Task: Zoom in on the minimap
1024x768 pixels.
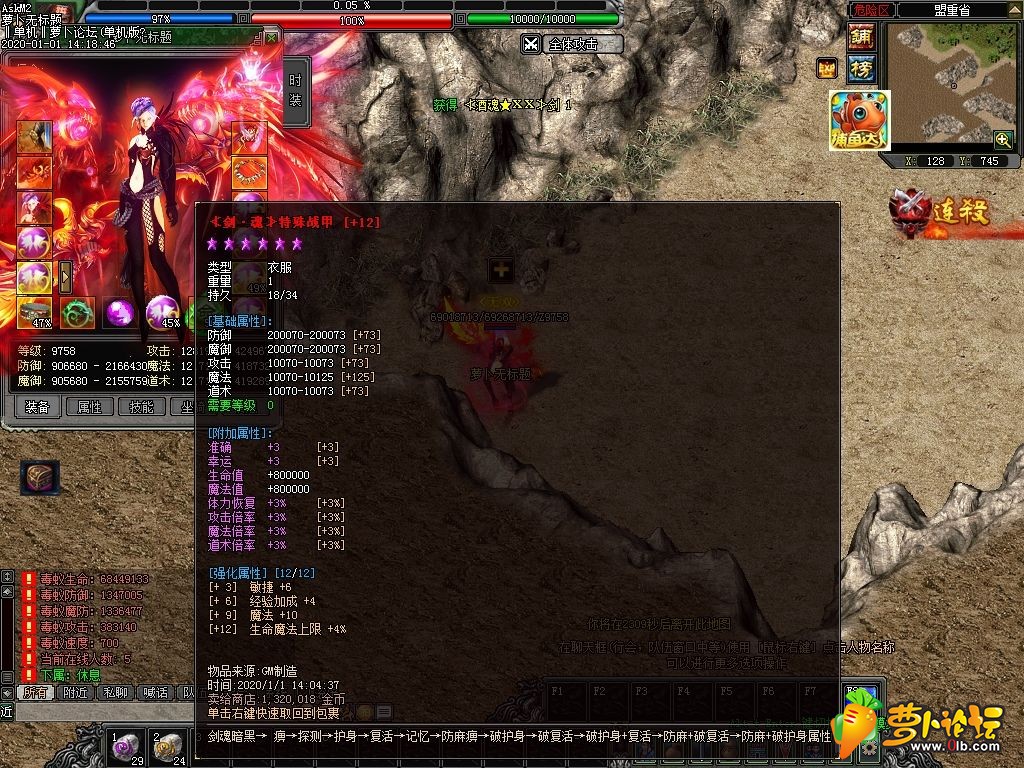Action: [1002, 139]
